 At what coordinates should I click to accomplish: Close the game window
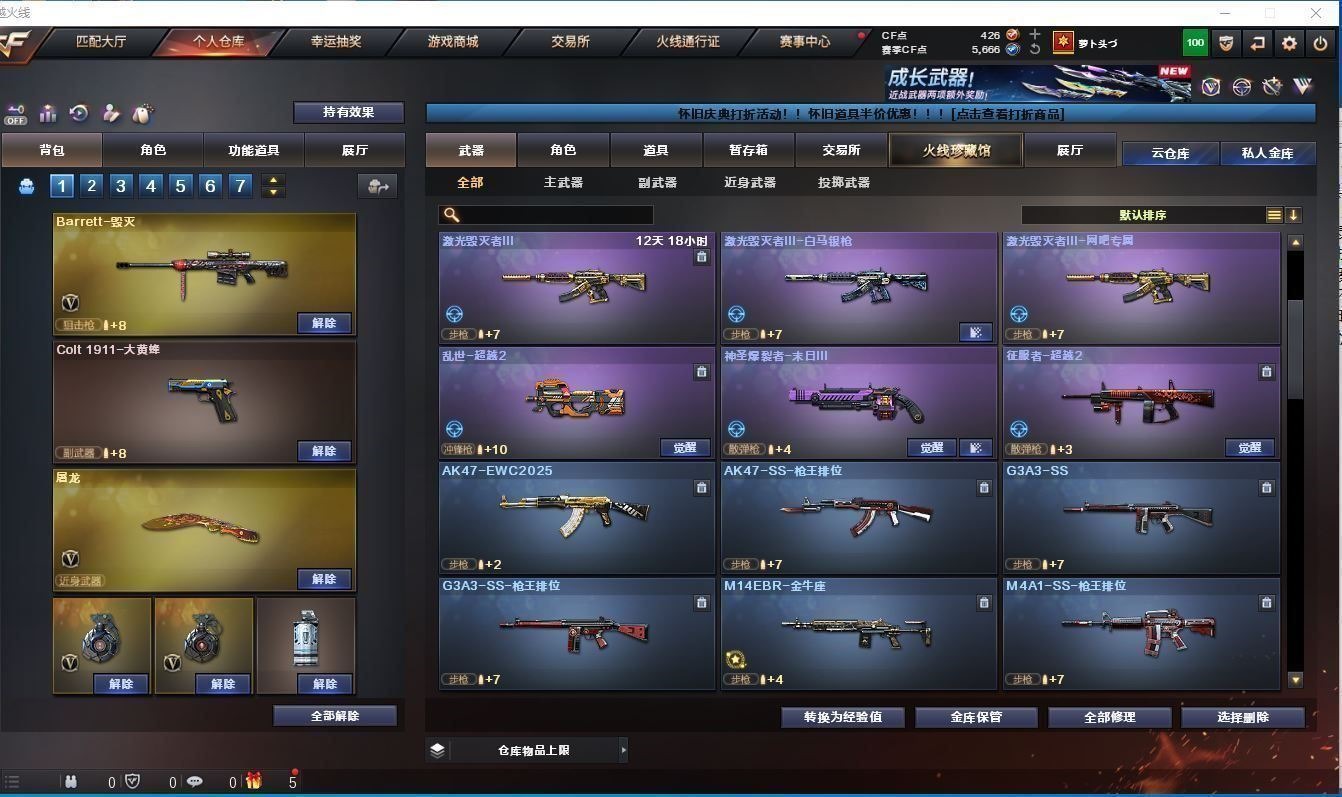point(1316,13)
